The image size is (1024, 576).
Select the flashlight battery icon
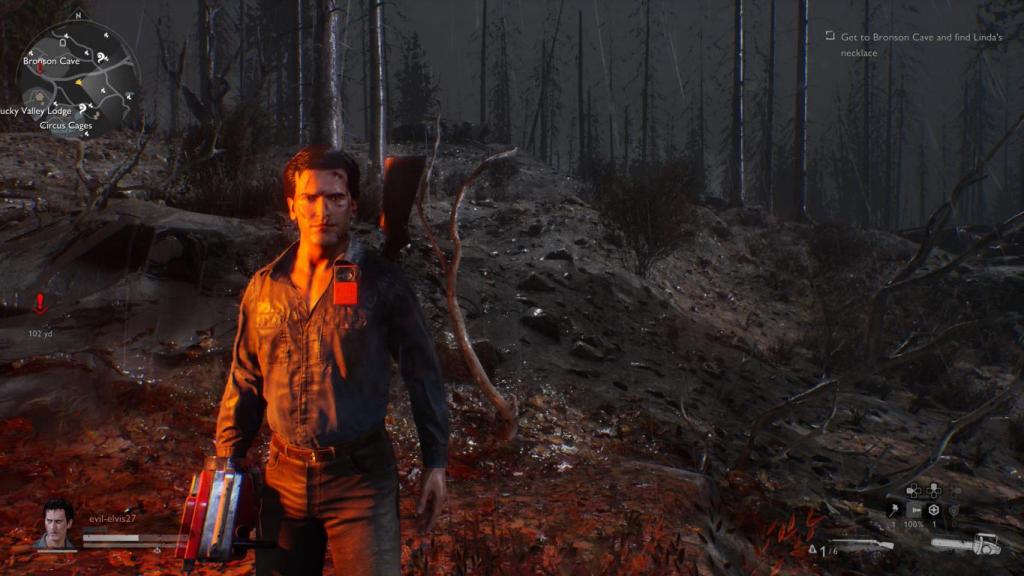(913, 510)
